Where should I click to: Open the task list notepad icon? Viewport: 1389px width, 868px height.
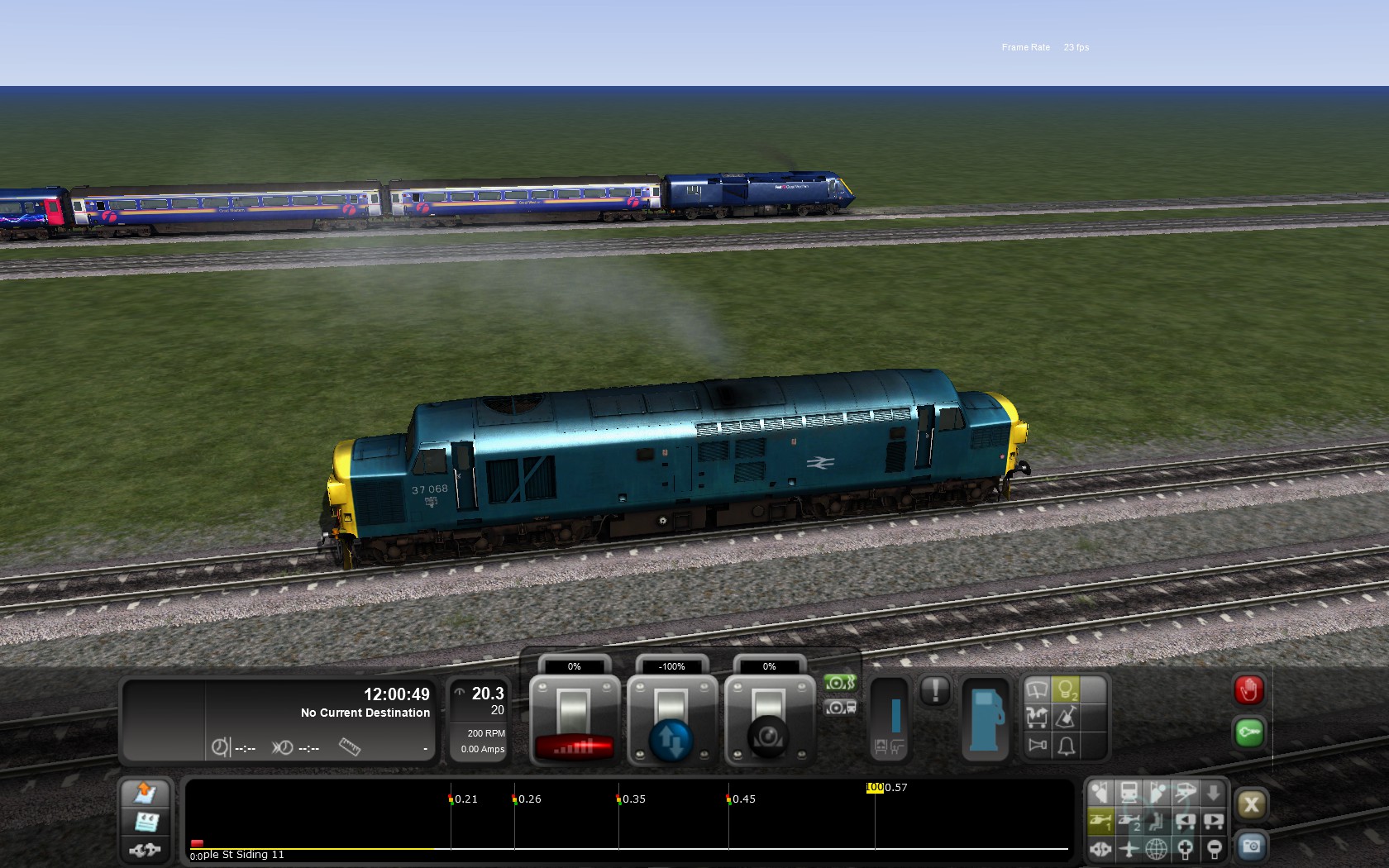(146, 822)
